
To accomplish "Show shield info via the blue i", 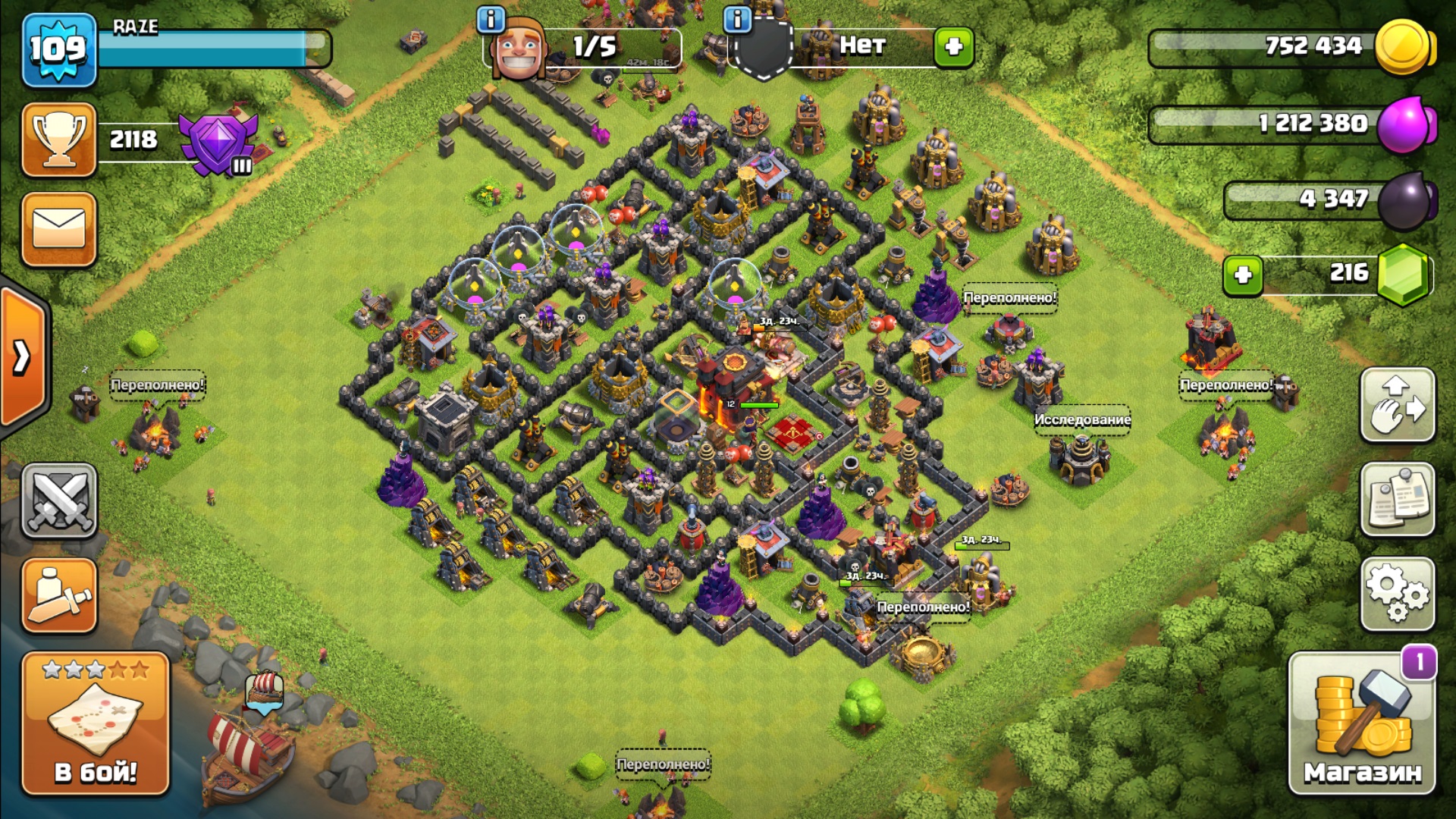I will [x=737, y=19].
